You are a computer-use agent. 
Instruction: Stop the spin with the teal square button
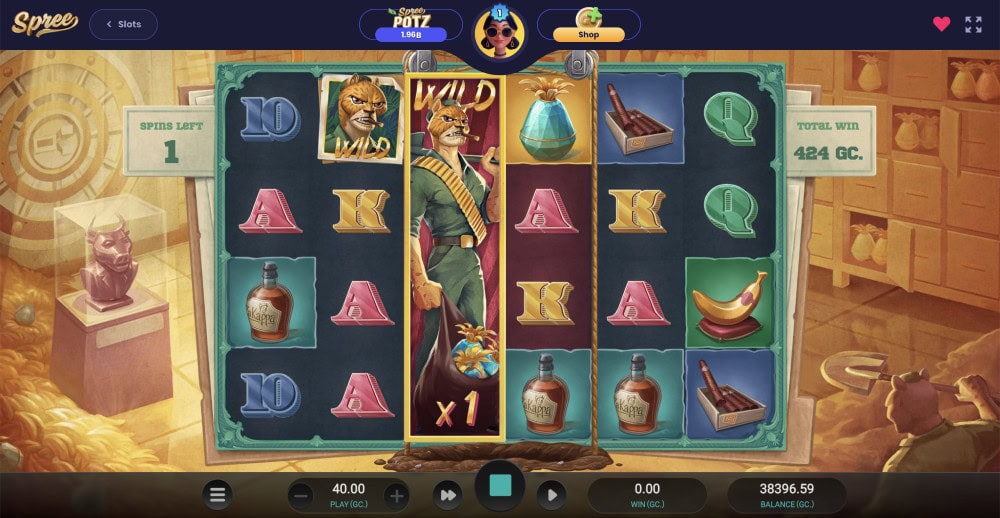pos(500,487)
